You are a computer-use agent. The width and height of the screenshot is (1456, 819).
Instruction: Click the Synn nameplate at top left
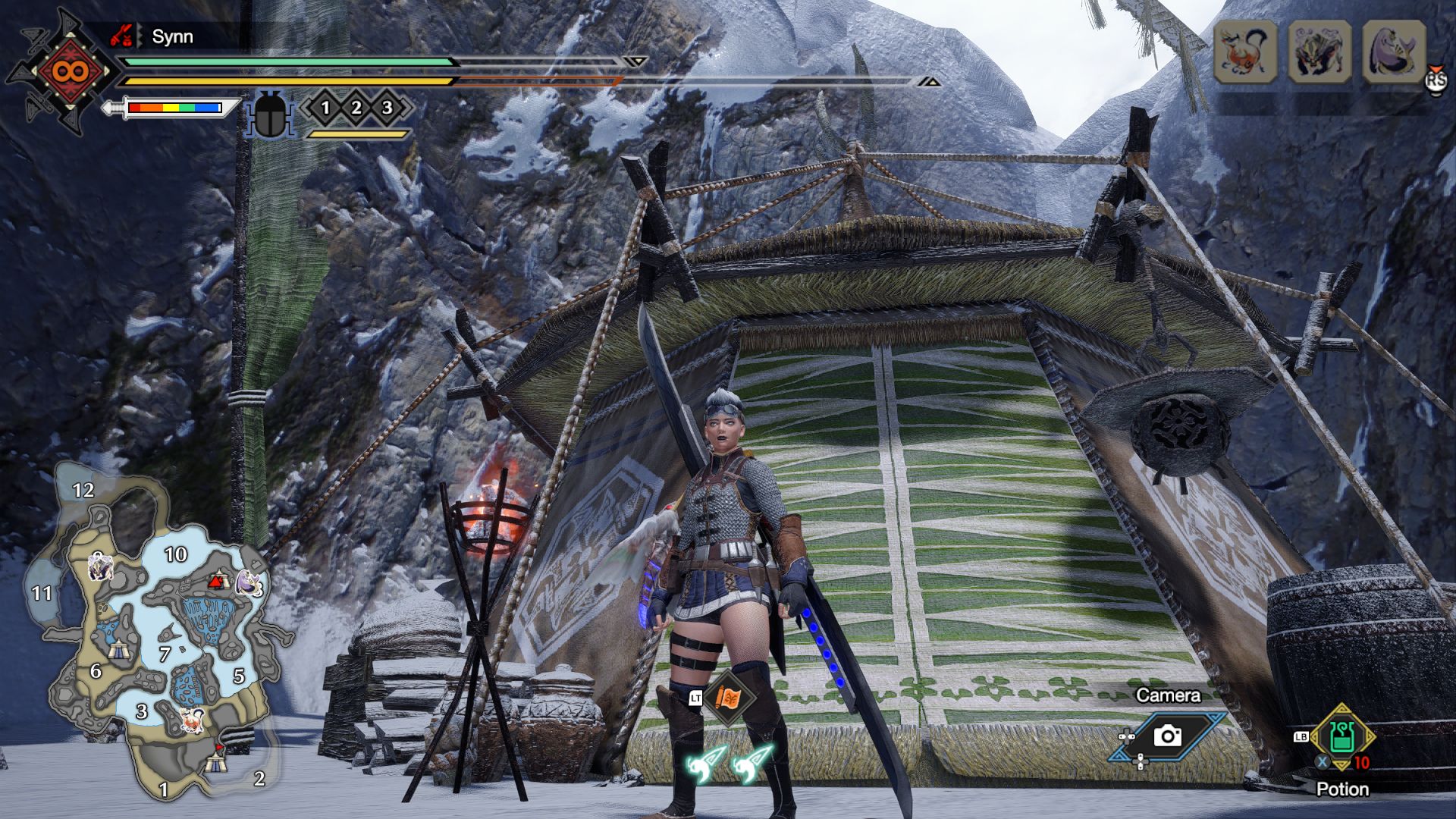pos(172,36)
